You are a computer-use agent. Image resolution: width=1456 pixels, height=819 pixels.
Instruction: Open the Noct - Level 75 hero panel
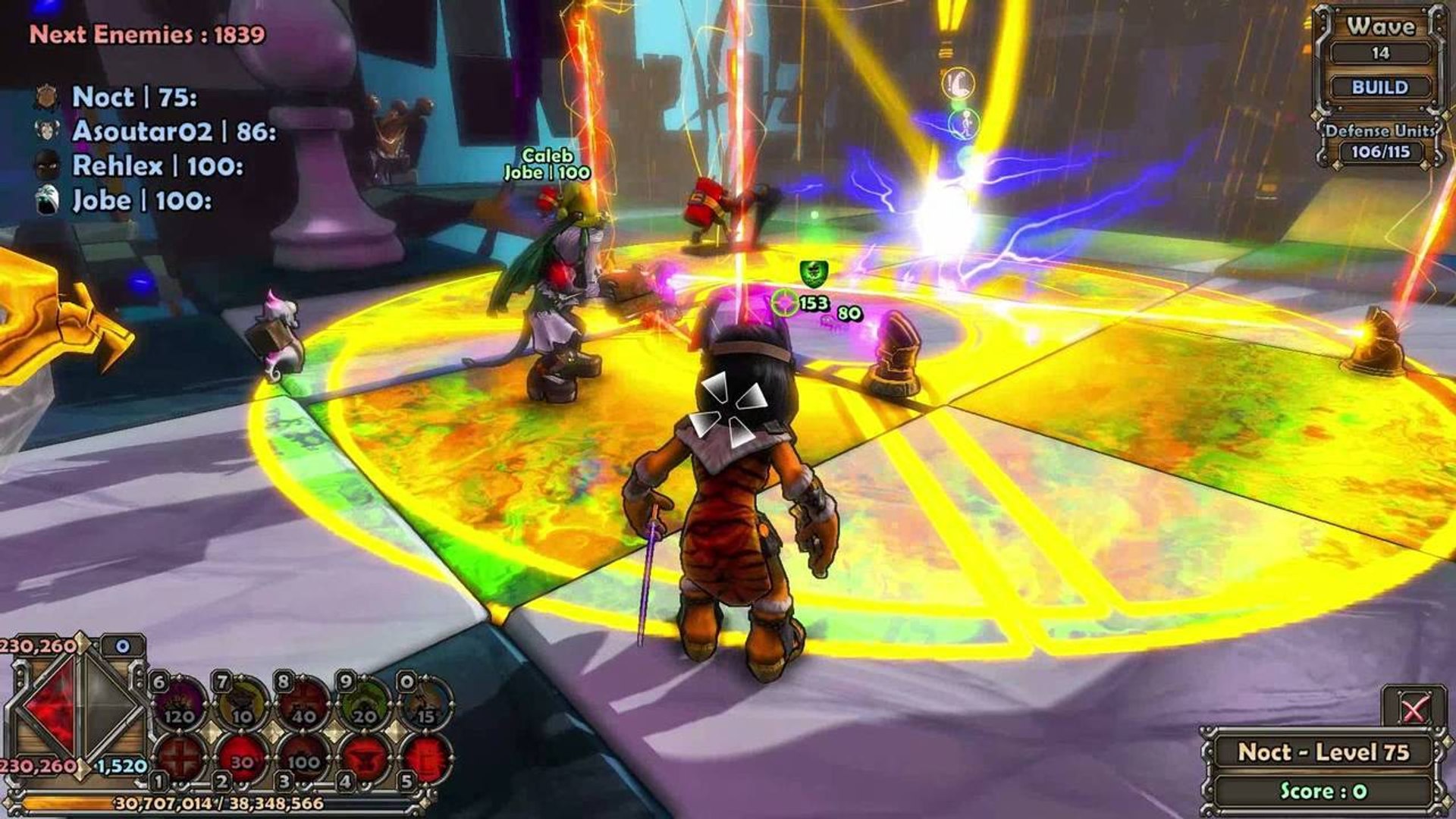1323,752
